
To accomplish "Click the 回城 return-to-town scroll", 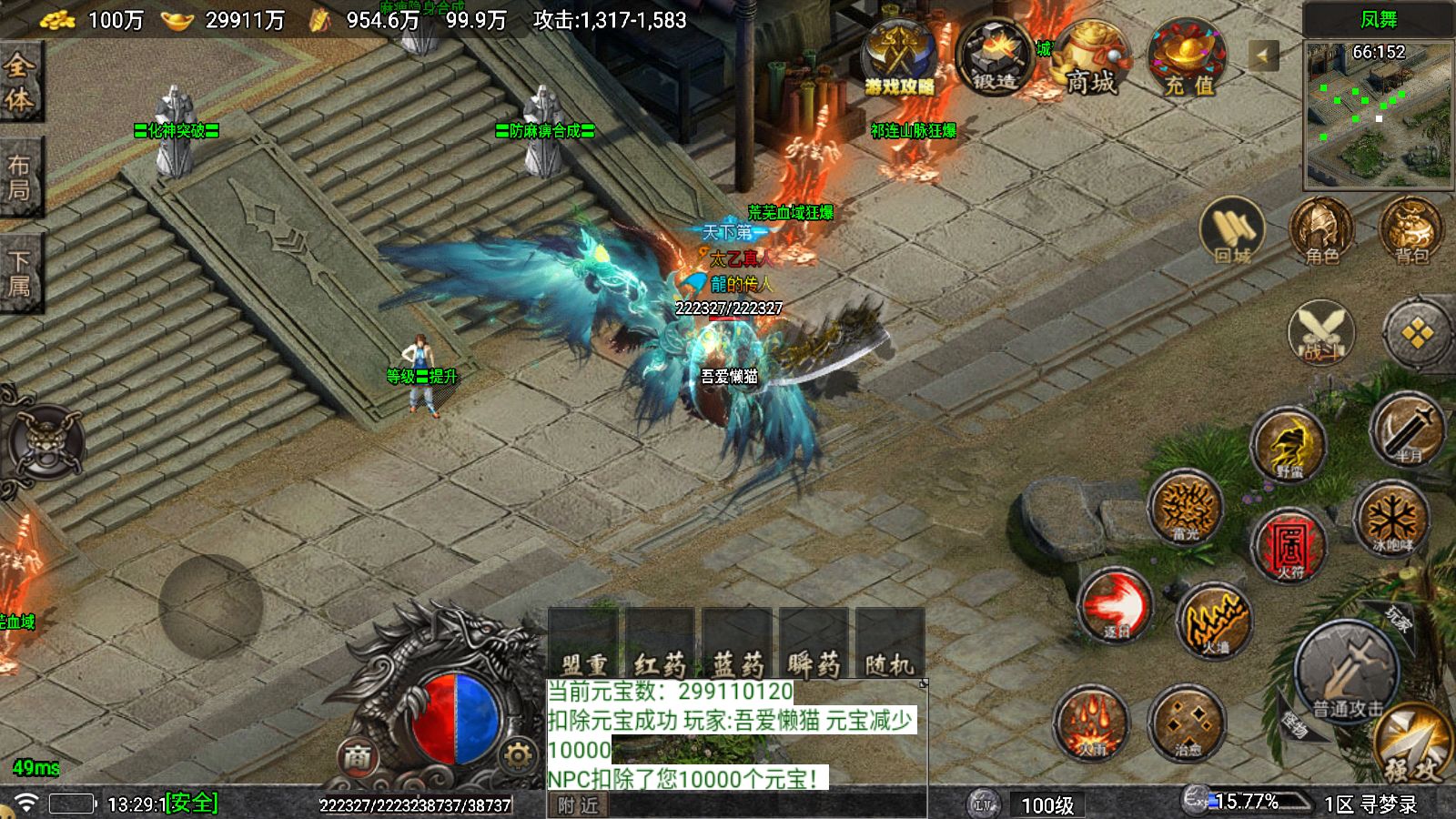I will [x=1232, y=231].
